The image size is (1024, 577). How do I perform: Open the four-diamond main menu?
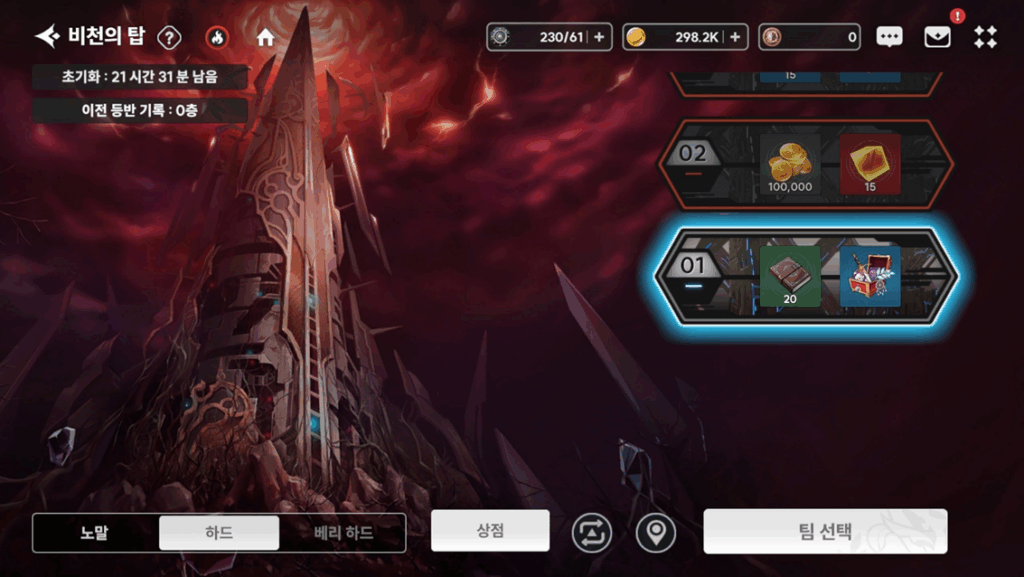tap(985, 37)
